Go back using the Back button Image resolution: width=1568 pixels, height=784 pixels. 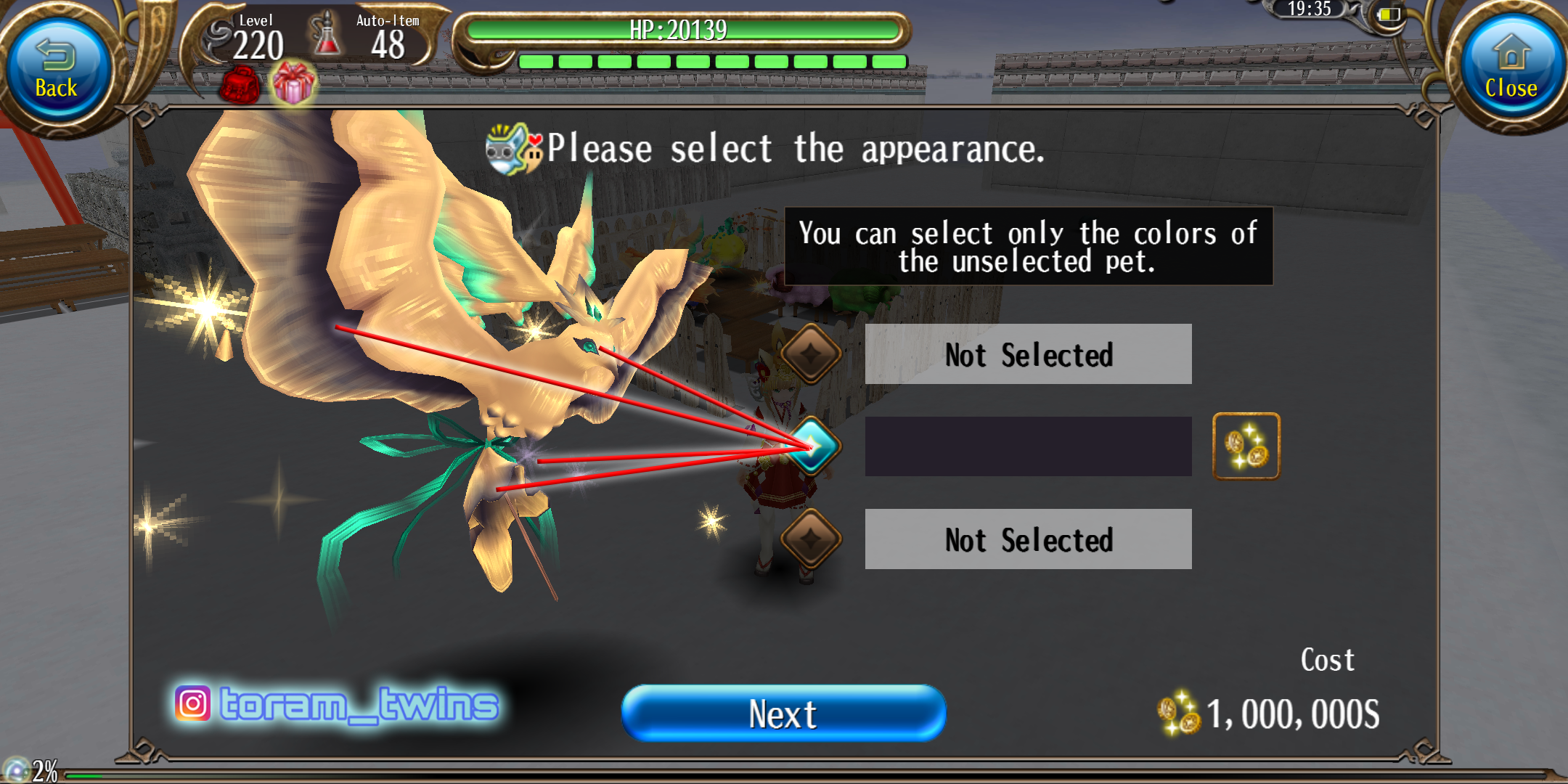pyautogui.click(x=57, y=70)
